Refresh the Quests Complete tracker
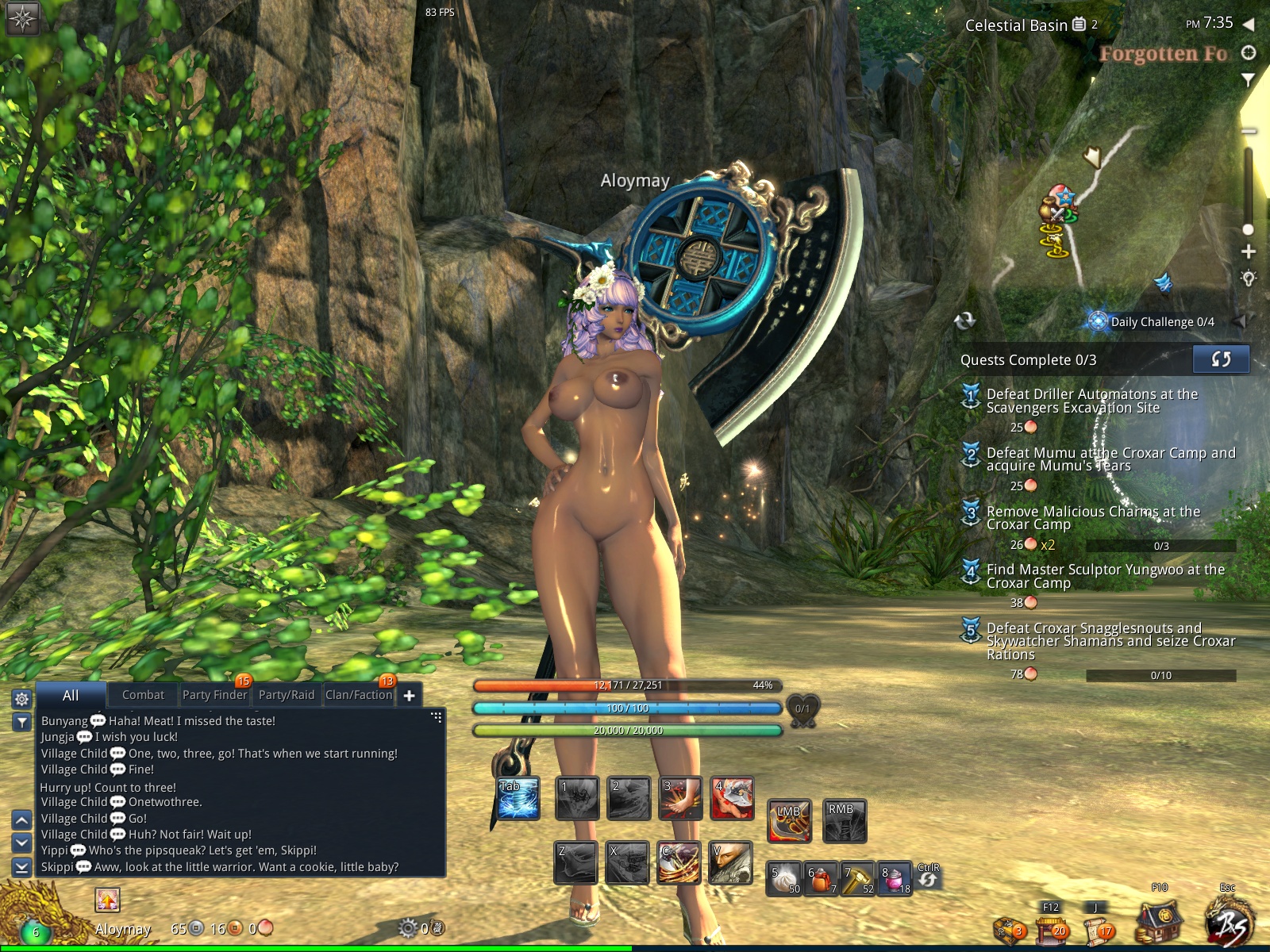 point(1221,359)
